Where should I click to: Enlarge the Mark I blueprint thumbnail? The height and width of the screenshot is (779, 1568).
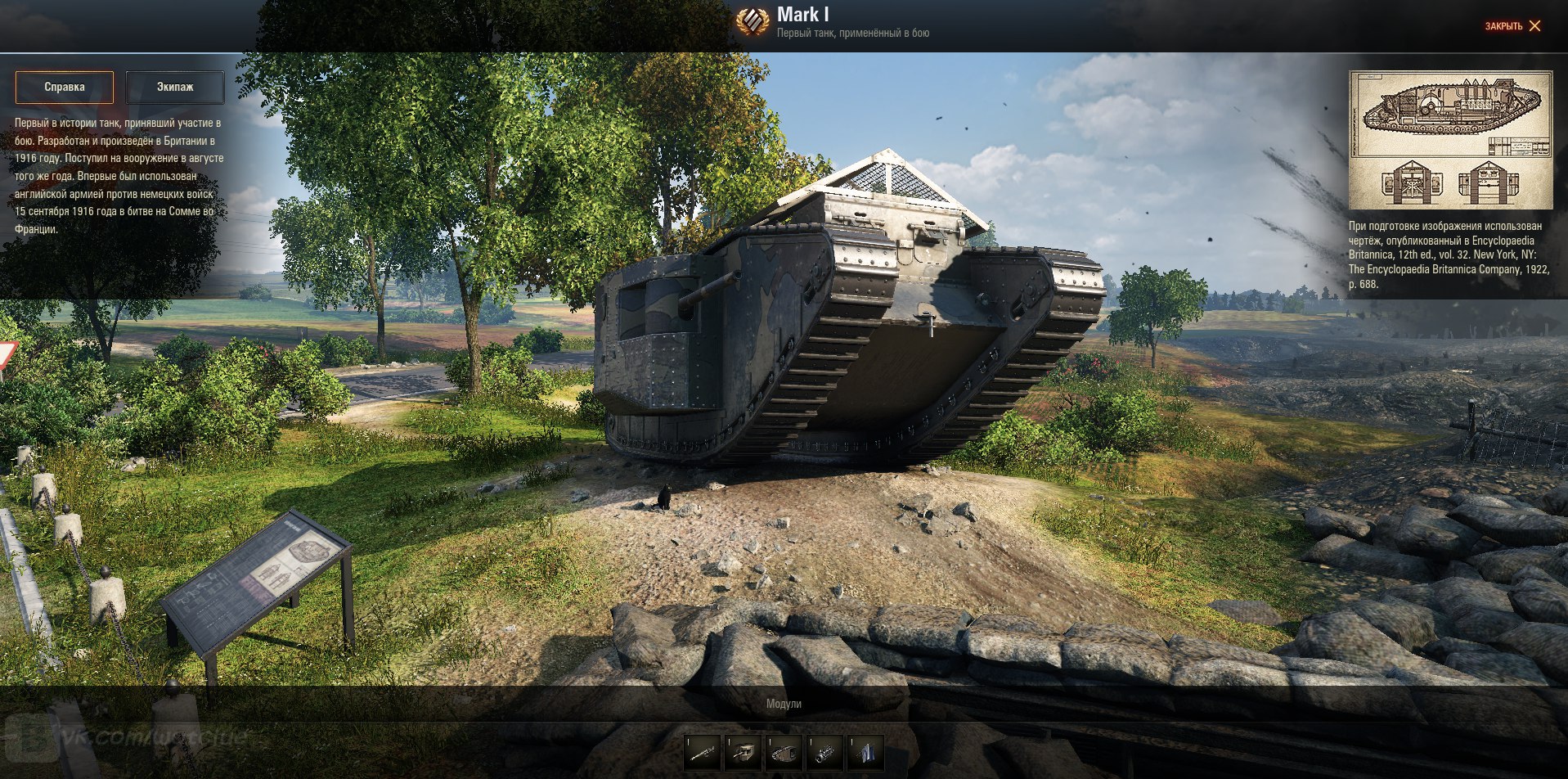1450,139
